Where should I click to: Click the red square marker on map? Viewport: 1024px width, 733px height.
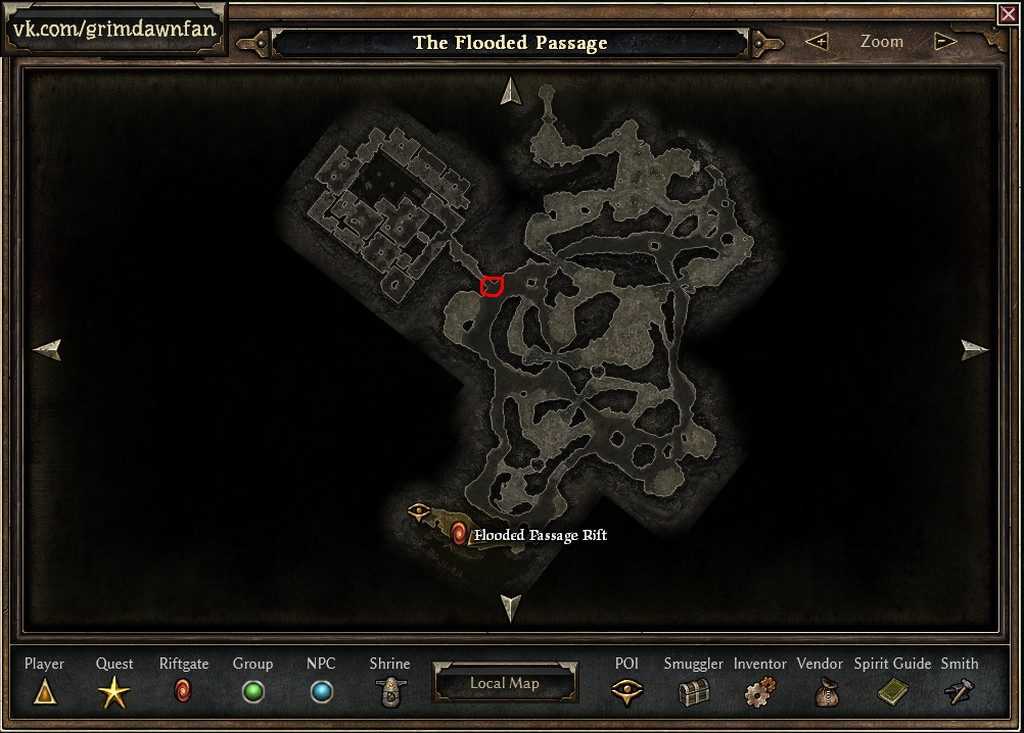point(491,287)
